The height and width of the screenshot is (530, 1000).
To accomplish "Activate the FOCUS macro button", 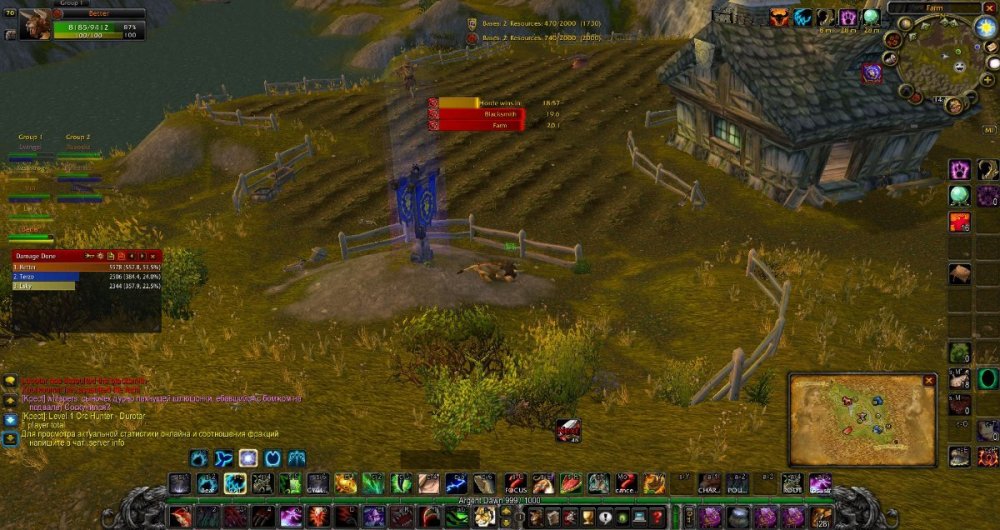I will click(515, 484).
